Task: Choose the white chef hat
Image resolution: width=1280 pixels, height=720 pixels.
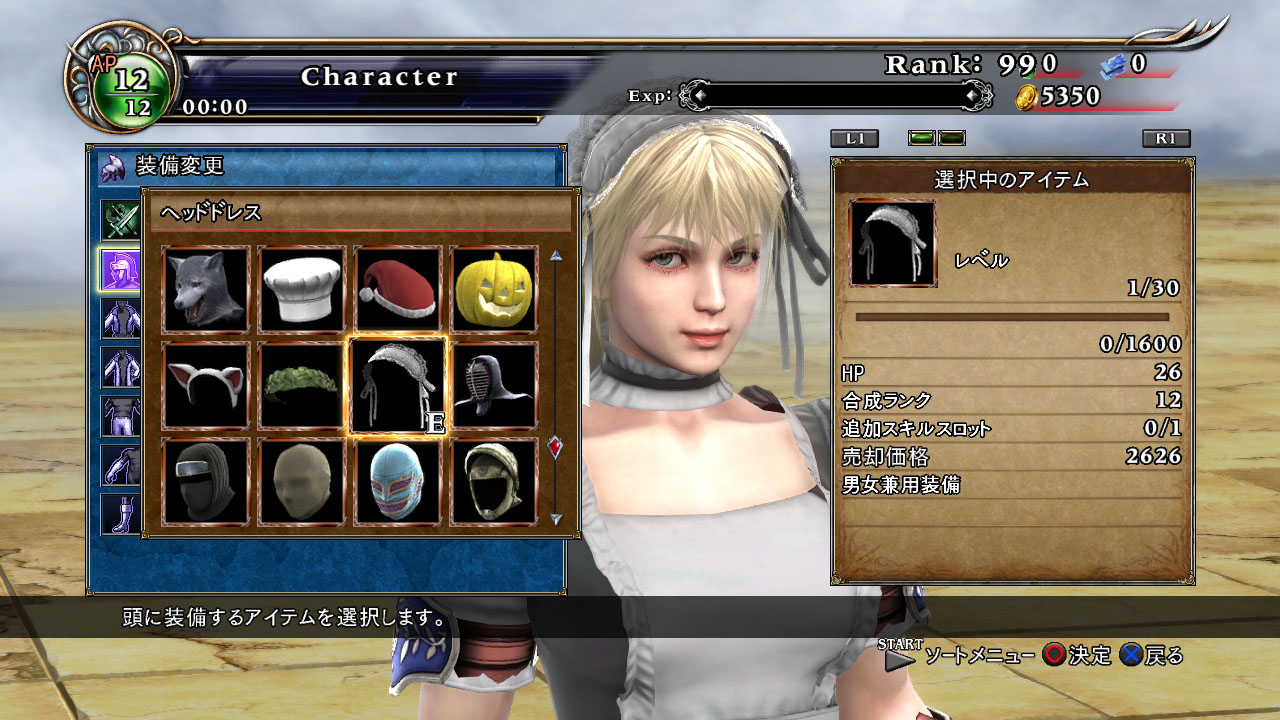Action: [302, 290]
